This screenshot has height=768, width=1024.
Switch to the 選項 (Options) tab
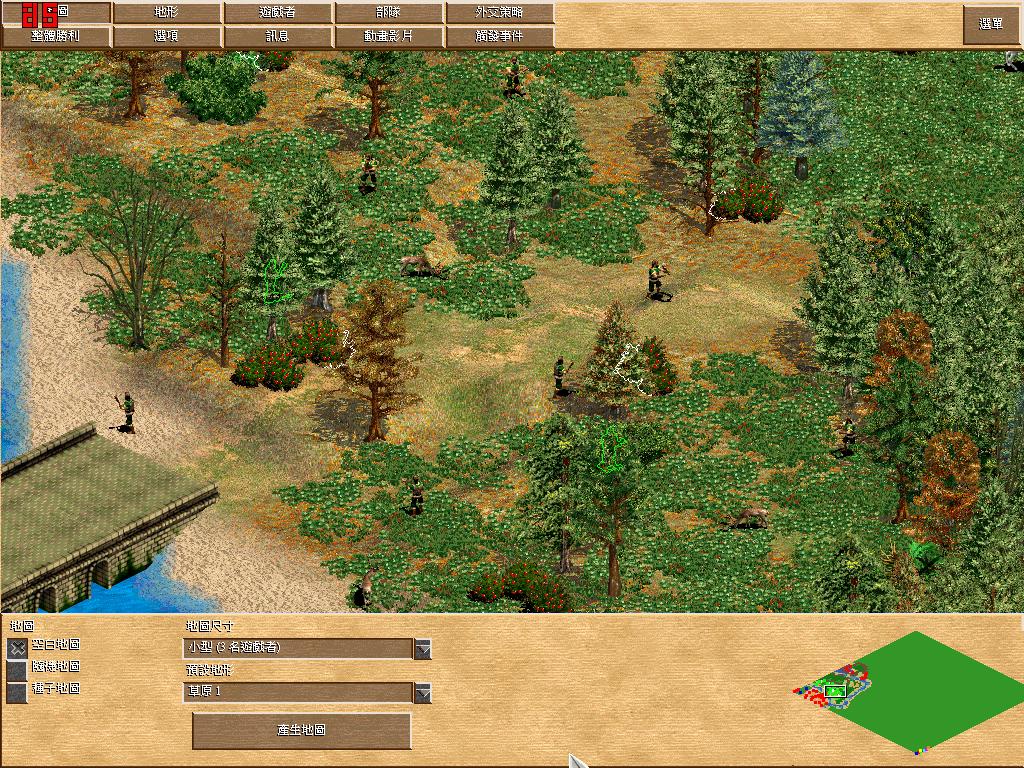click(x=167, y=36)
